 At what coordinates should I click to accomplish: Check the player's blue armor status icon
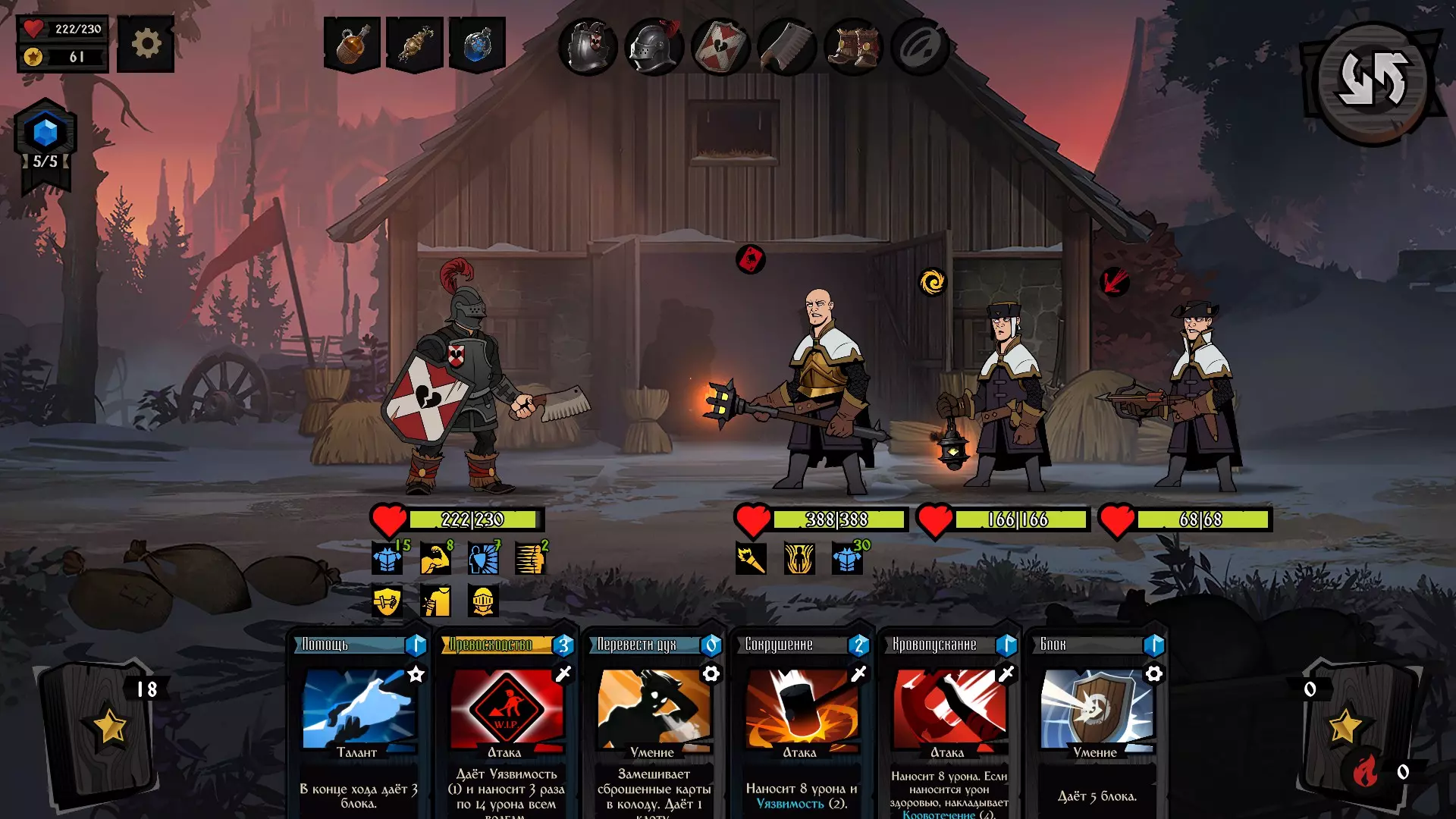pos(388,559)
